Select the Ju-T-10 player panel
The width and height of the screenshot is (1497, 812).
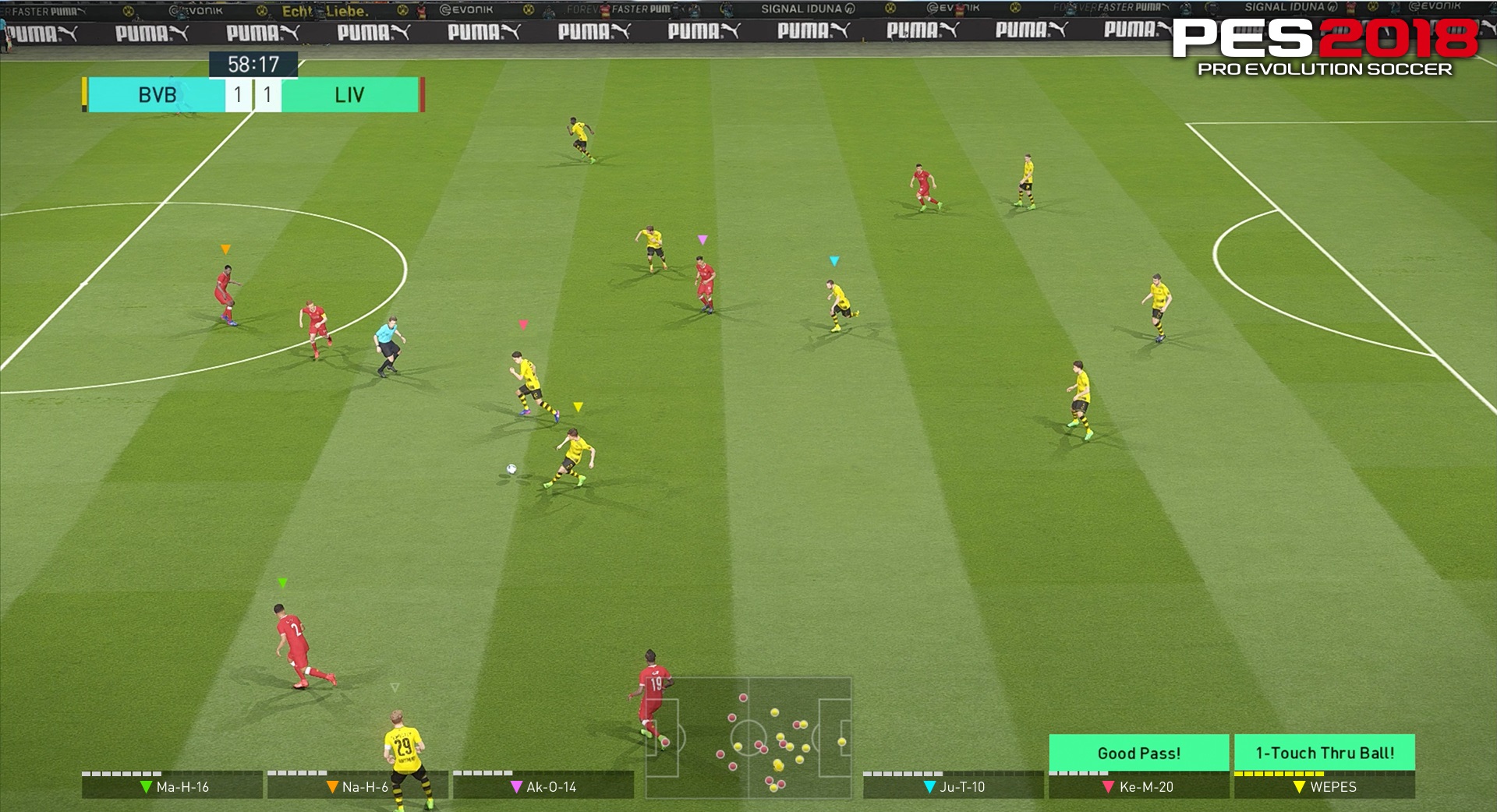coord(953,786)
